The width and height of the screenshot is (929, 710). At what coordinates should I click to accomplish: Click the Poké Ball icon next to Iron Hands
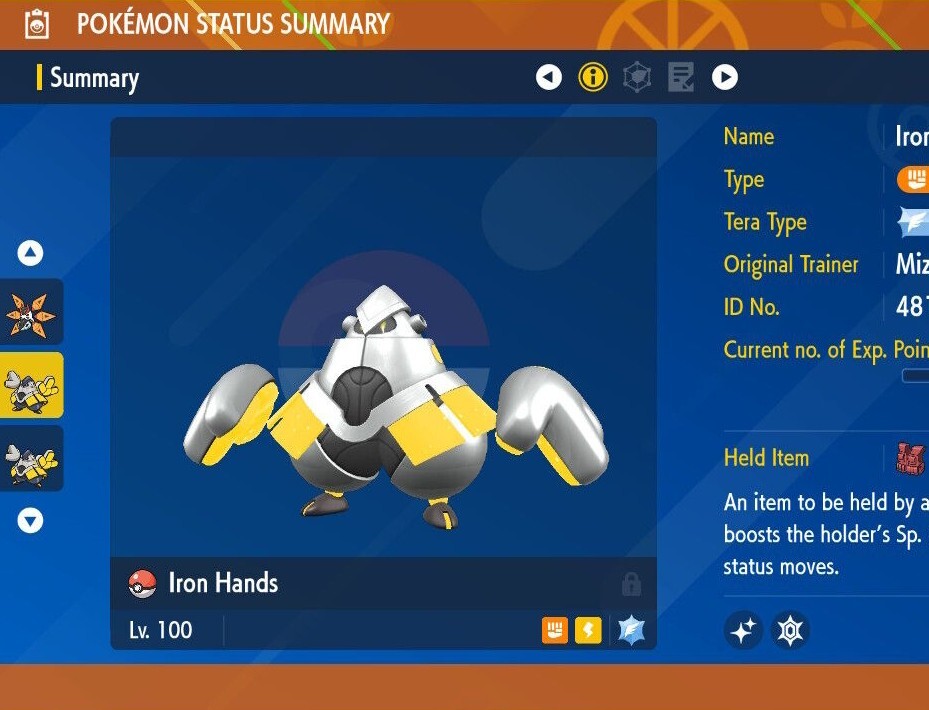point(143,584)
